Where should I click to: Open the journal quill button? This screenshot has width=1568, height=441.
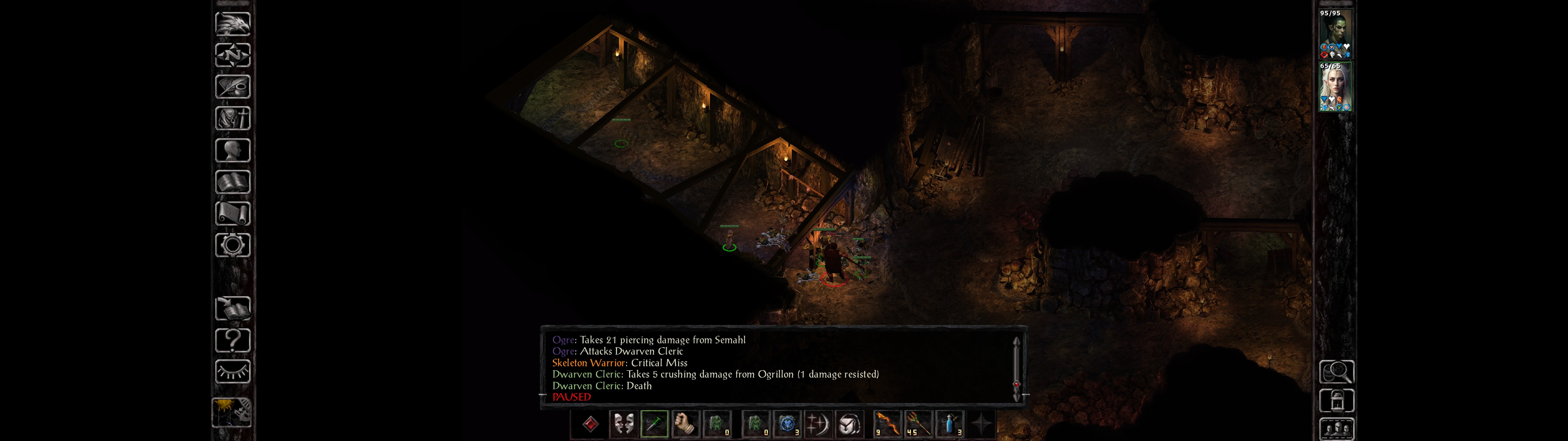pyautogui.click(x=232, y=86)
